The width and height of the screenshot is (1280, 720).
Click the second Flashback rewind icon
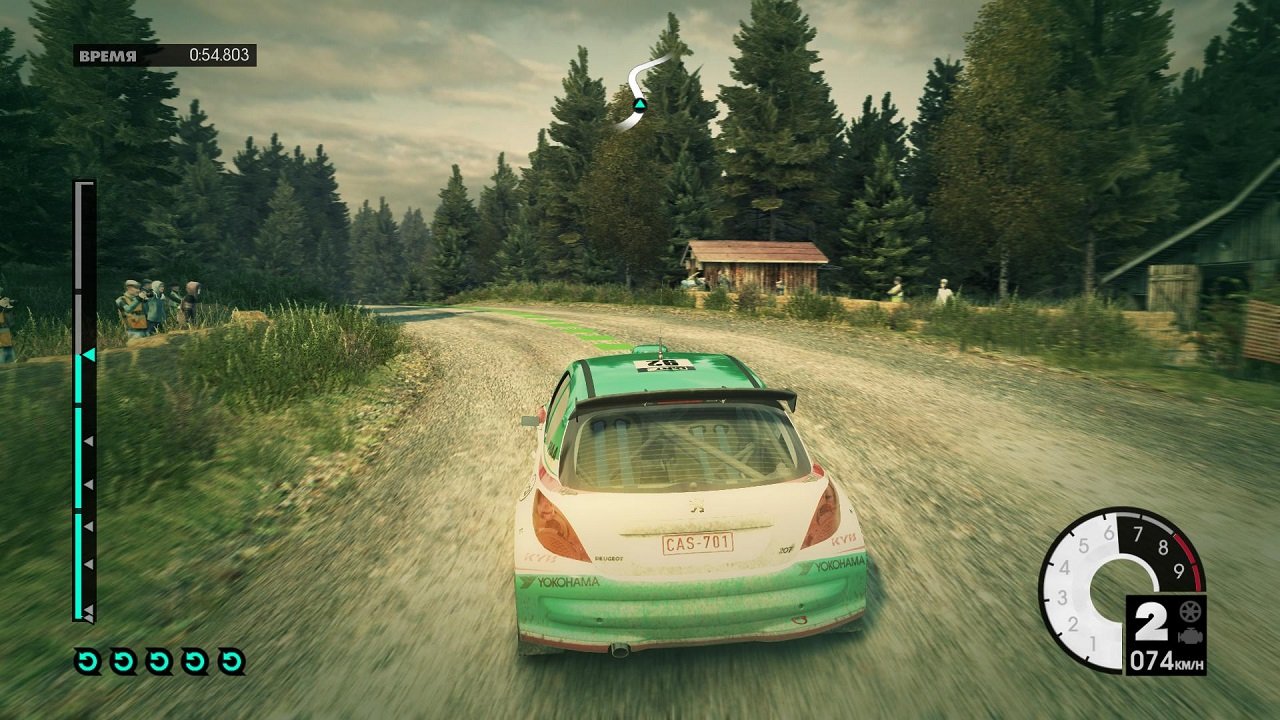[x=123, y=660]
